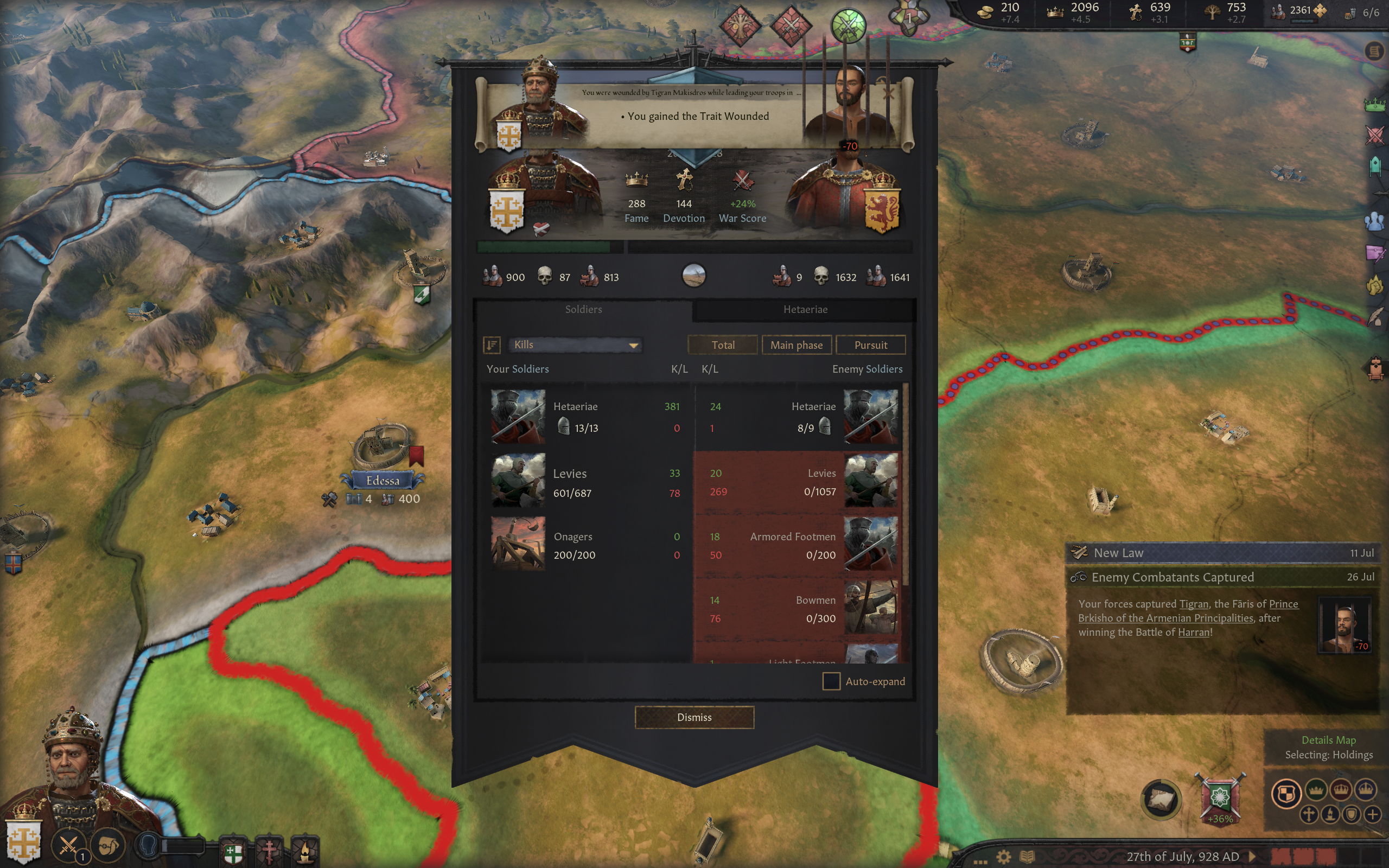Expand the enemy Bowmen row
The image size is (1389, 868).
[x=798, y=609]
